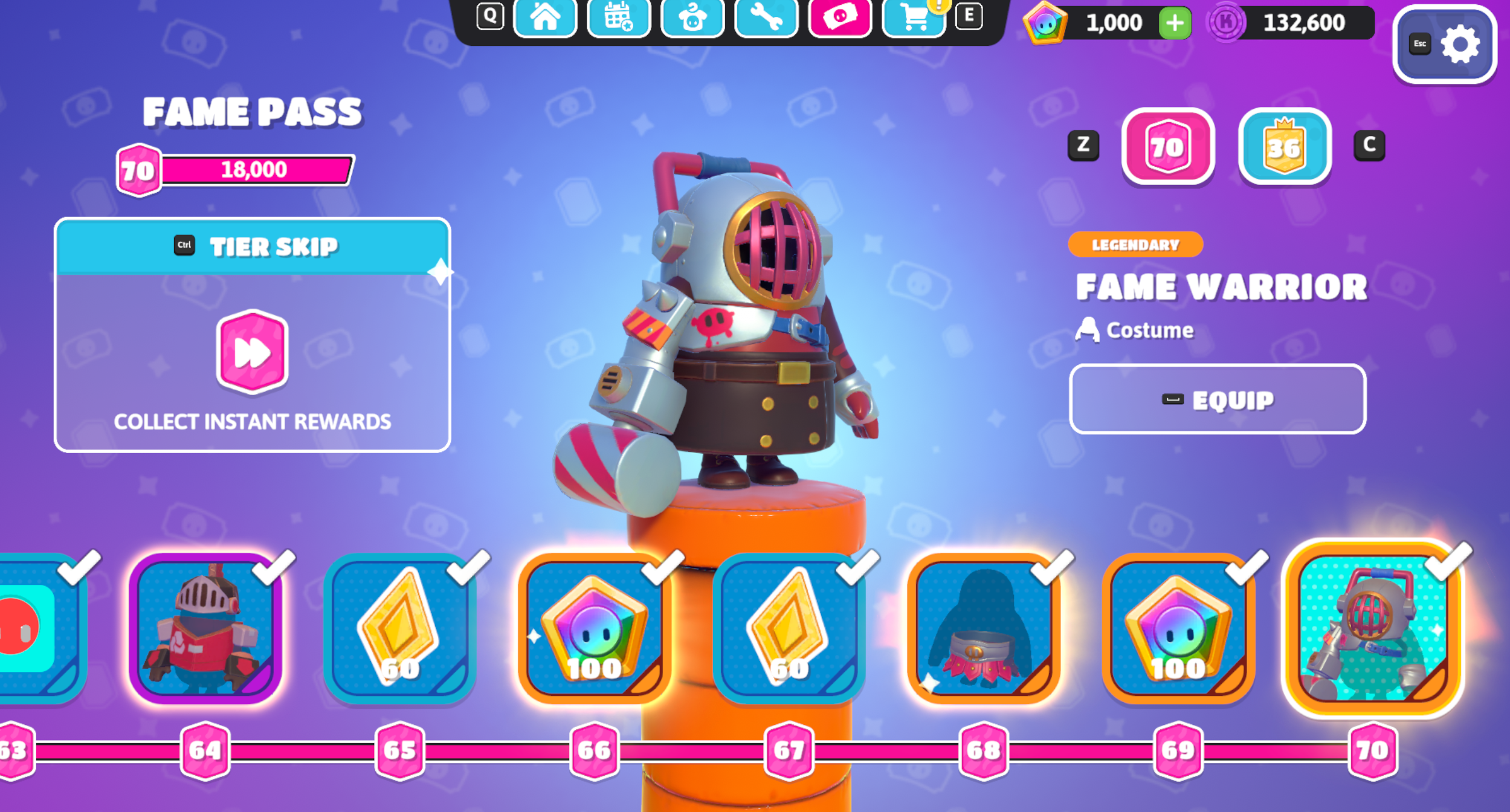Image resolution: width=1510 pixels, height=812 pixels.
Task: Click the wrench Creative icon
Action: coord(767,18)
